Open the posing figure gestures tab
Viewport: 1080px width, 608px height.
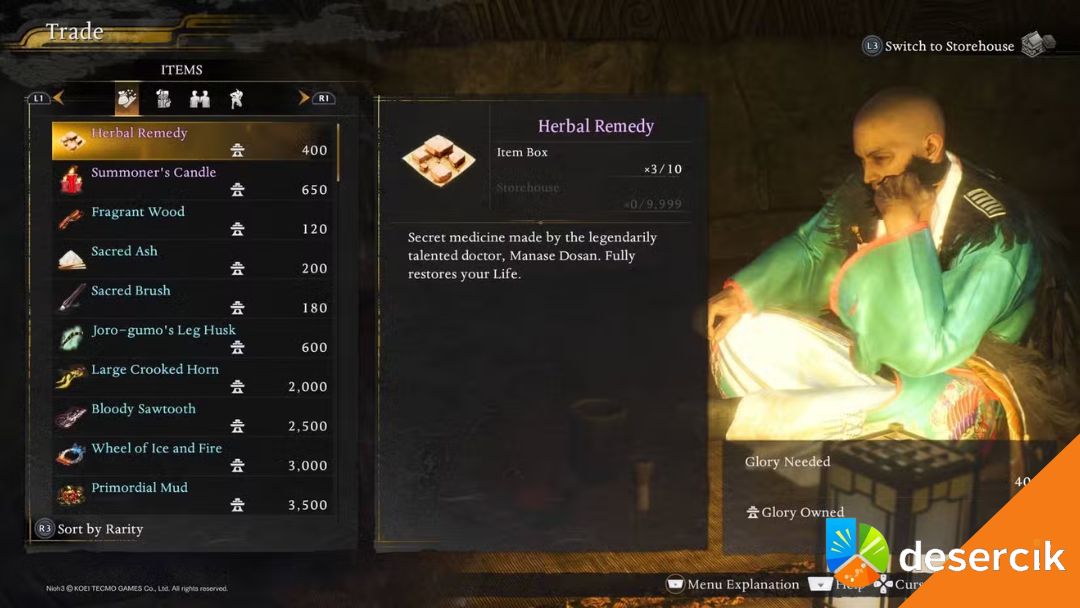point(236,98)
